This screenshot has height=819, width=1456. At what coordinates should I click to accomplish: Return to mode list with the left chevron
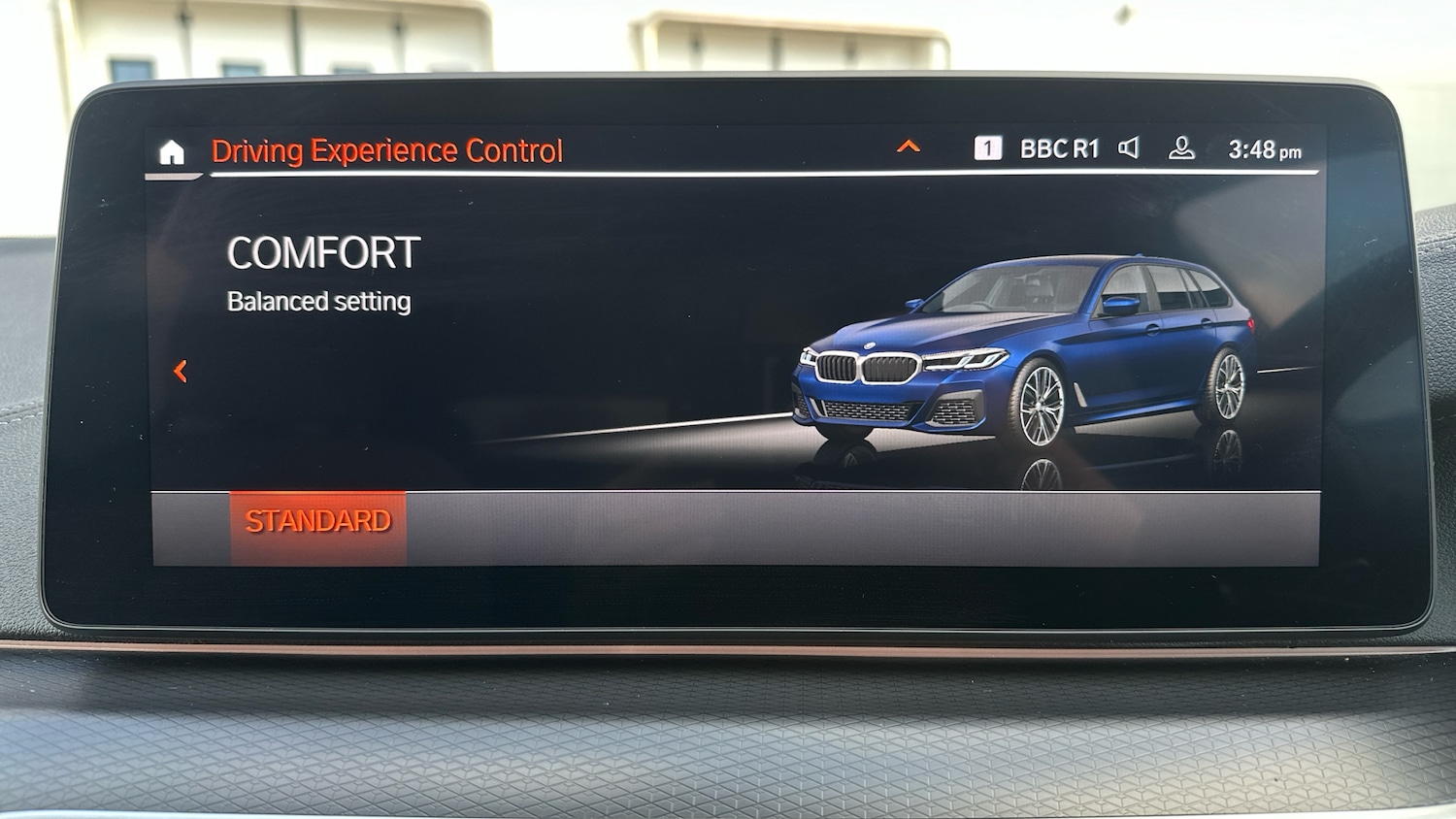[180, 372]
